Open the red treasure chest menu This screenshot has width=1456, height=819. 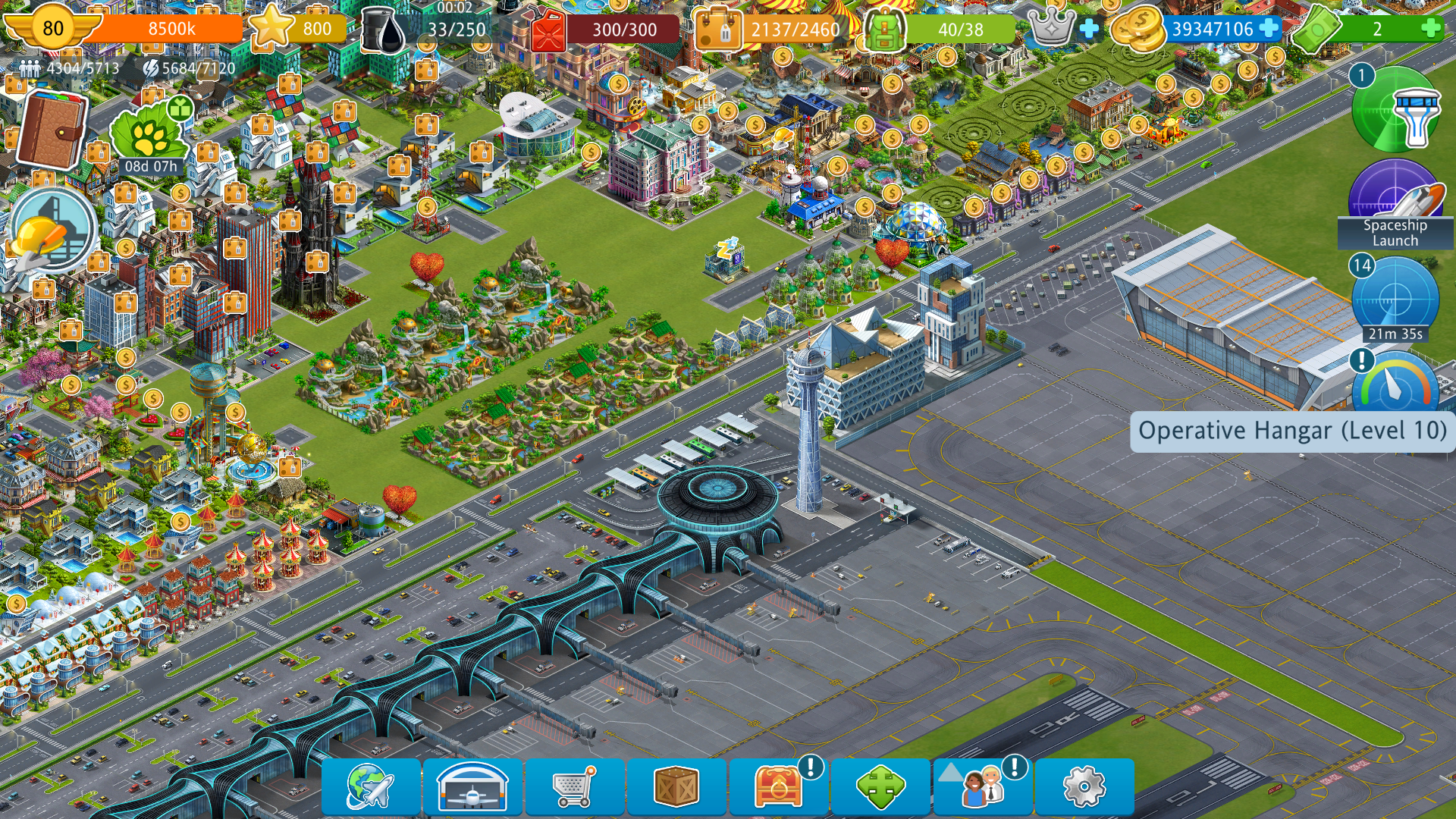(x=778, y=787)
